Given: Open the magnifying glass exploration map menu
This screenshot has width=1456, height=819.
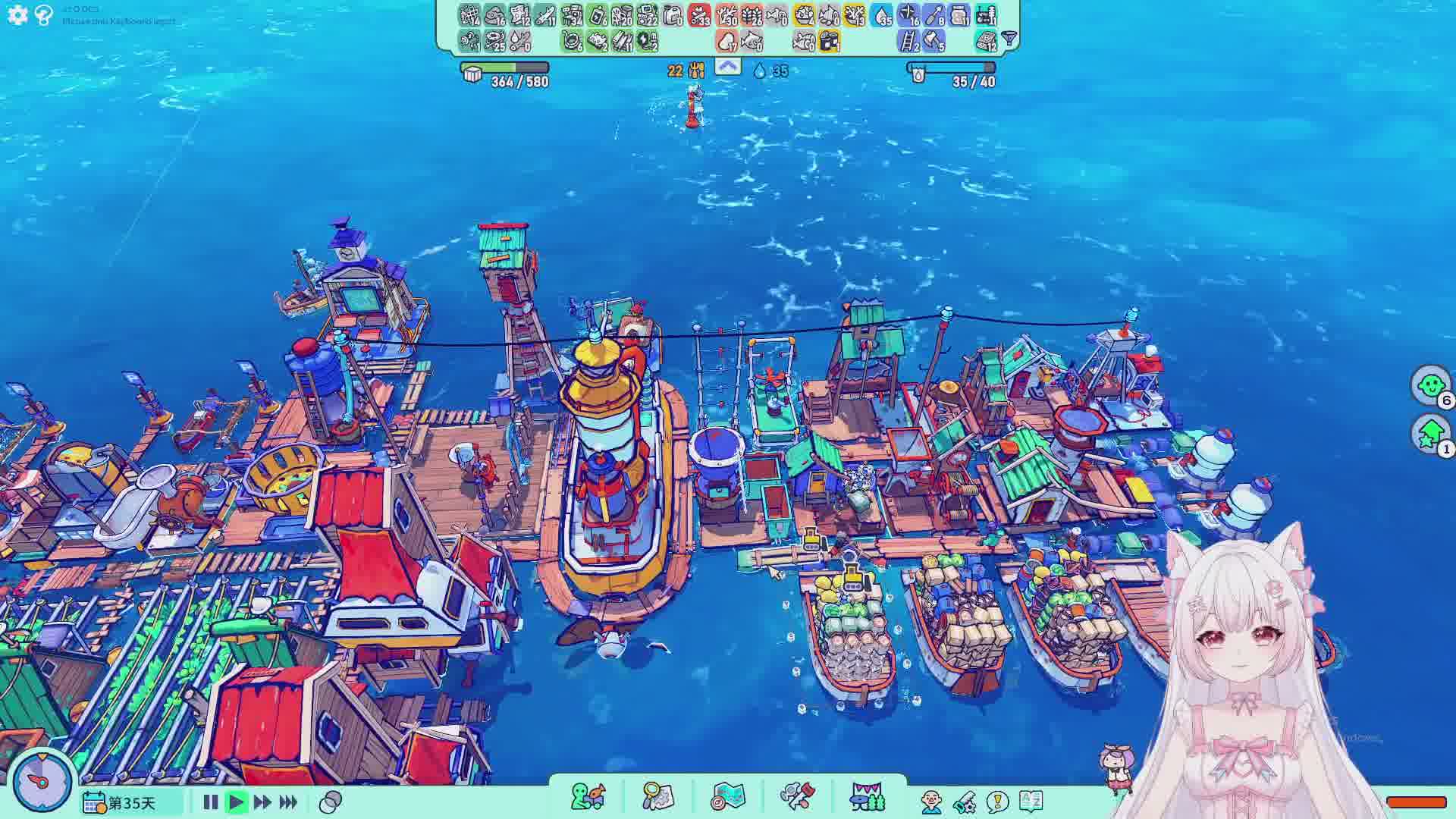Looking at the screenshot, I should [657, 797].
